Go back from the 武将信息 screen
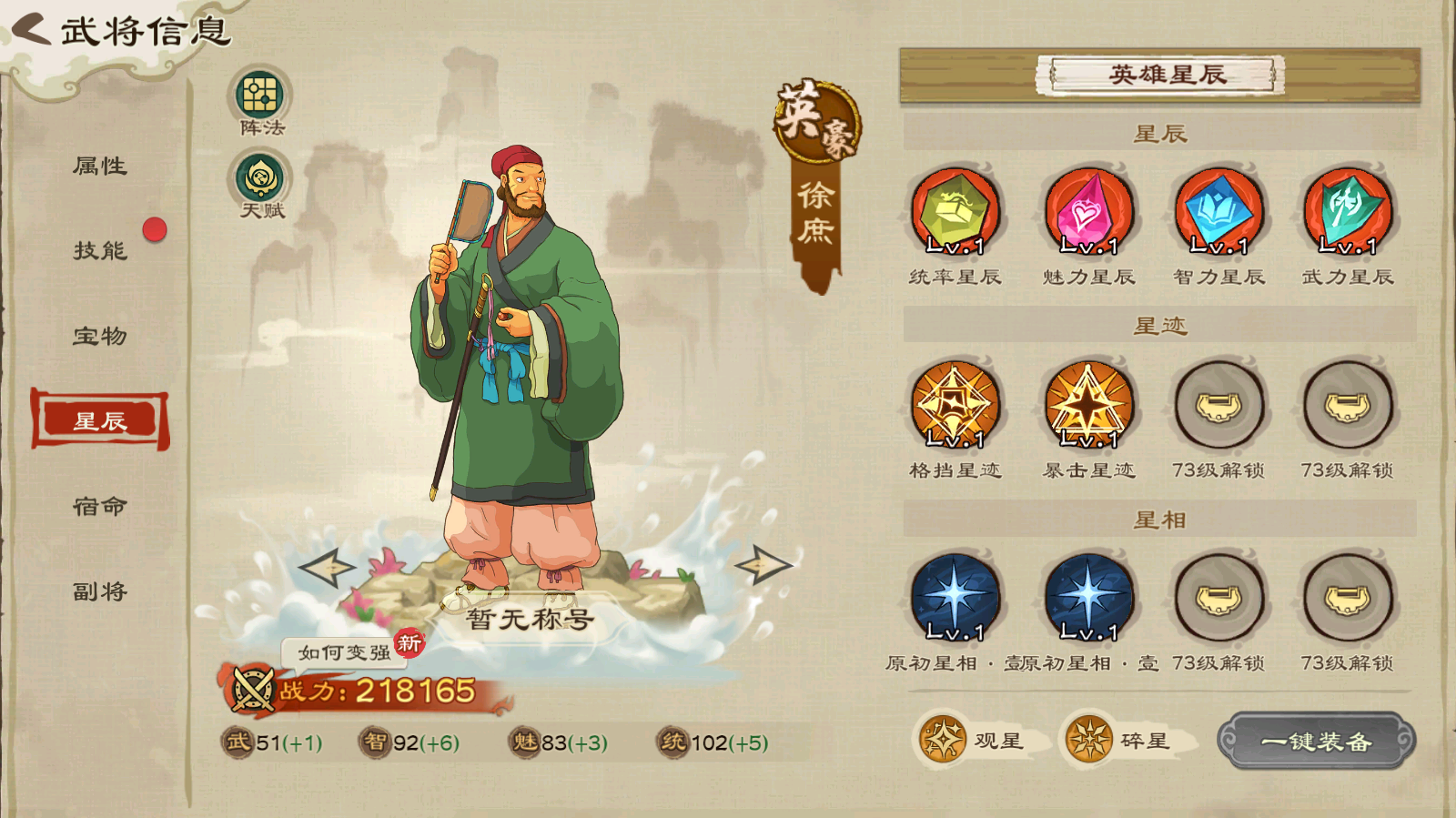1456x818 pixels. click(33, 29)
